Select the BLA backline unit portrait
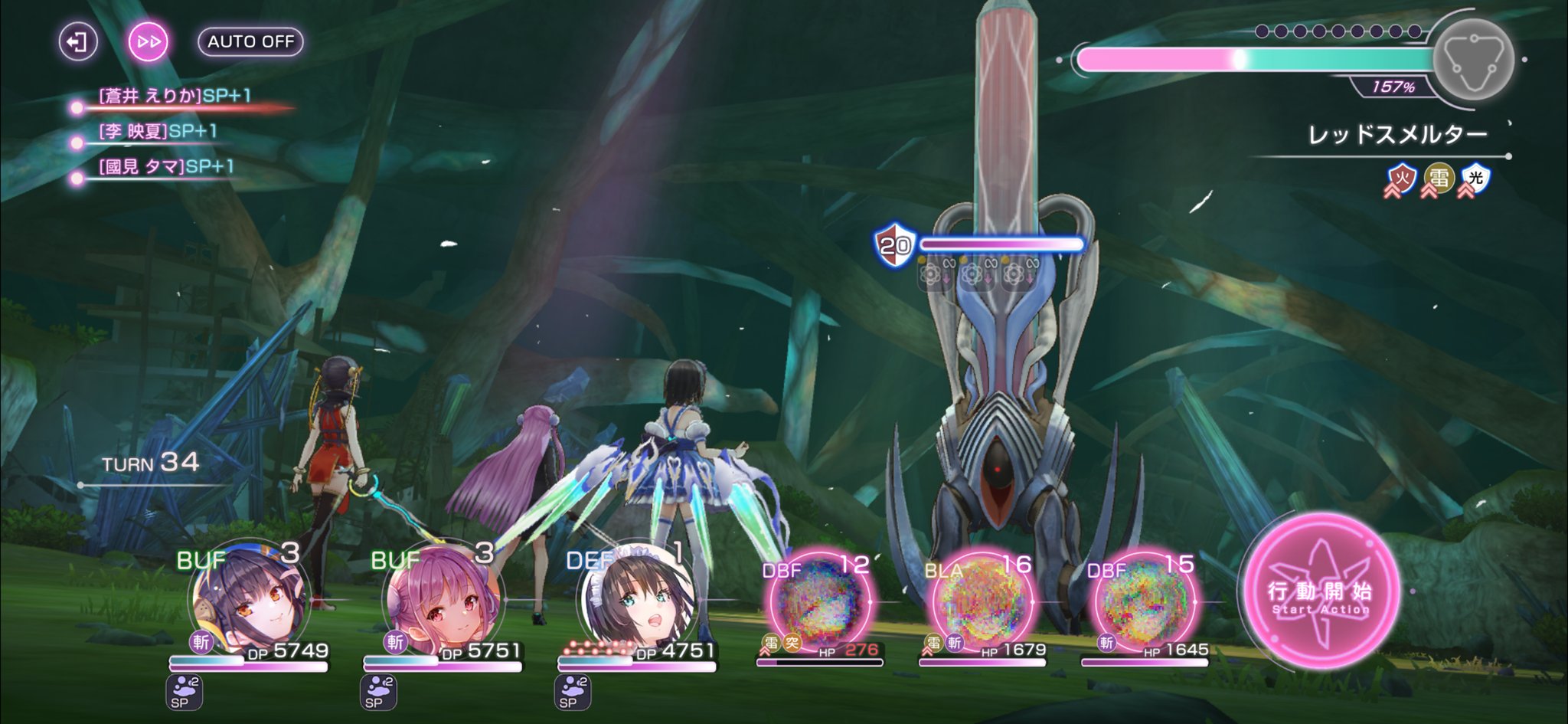Screen dimensions: 1568x724 pos(982,601)
